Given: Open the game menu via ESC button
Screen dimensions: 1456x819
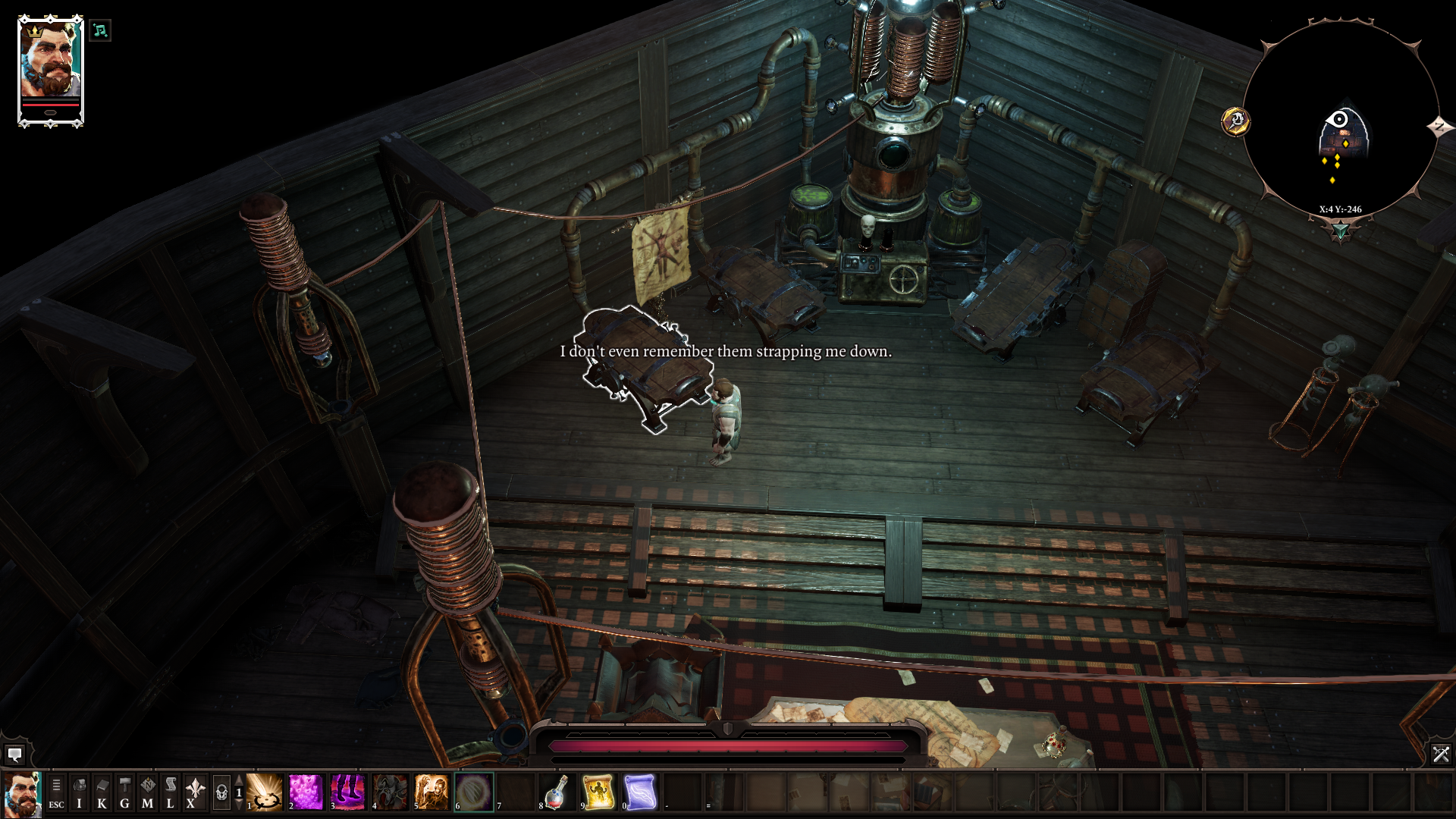Looking at the screenshot, I should click(x=56, y=792).
